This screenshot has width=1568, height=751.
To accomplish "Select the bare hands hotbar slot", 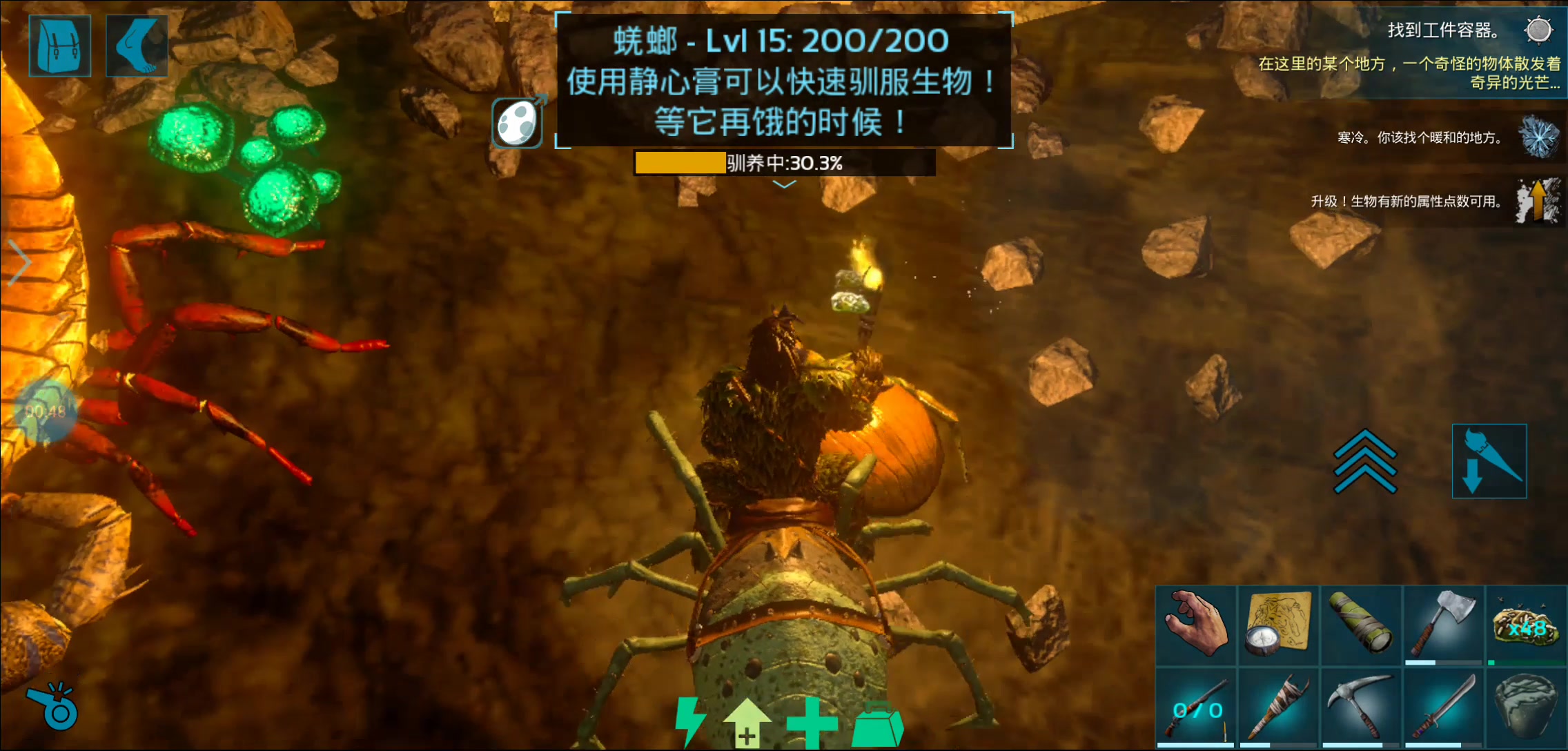I will [1196, 625].
